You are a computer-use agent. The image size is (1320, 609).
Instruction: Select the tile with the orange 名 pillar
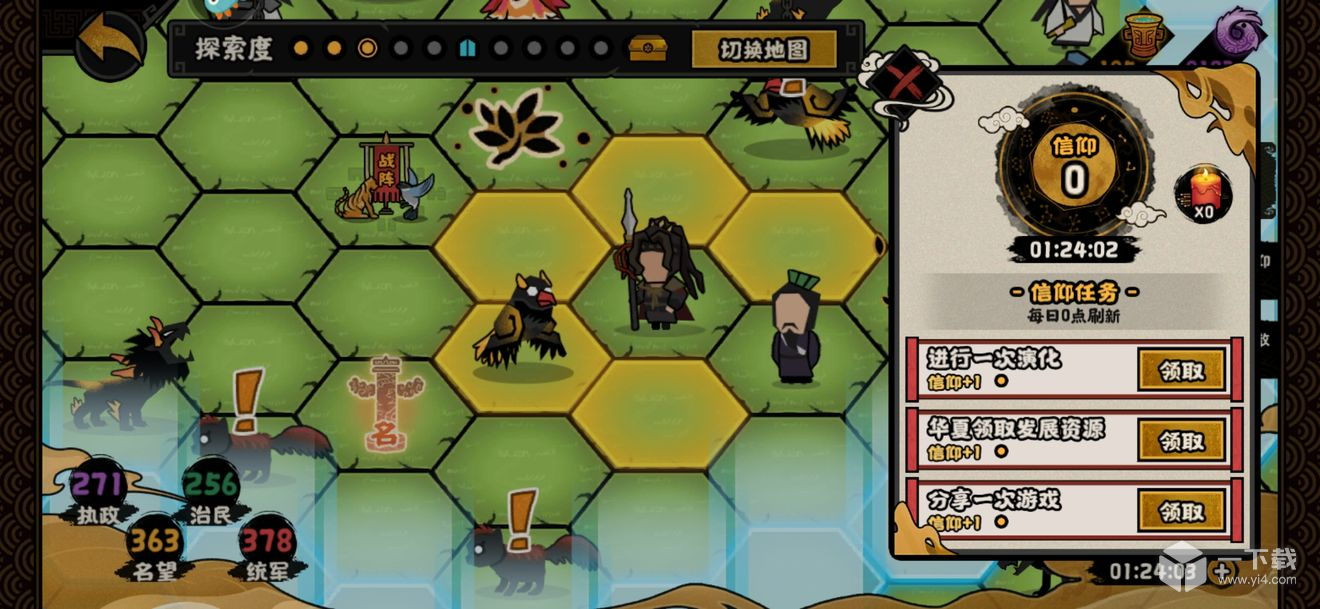[384, 407]
